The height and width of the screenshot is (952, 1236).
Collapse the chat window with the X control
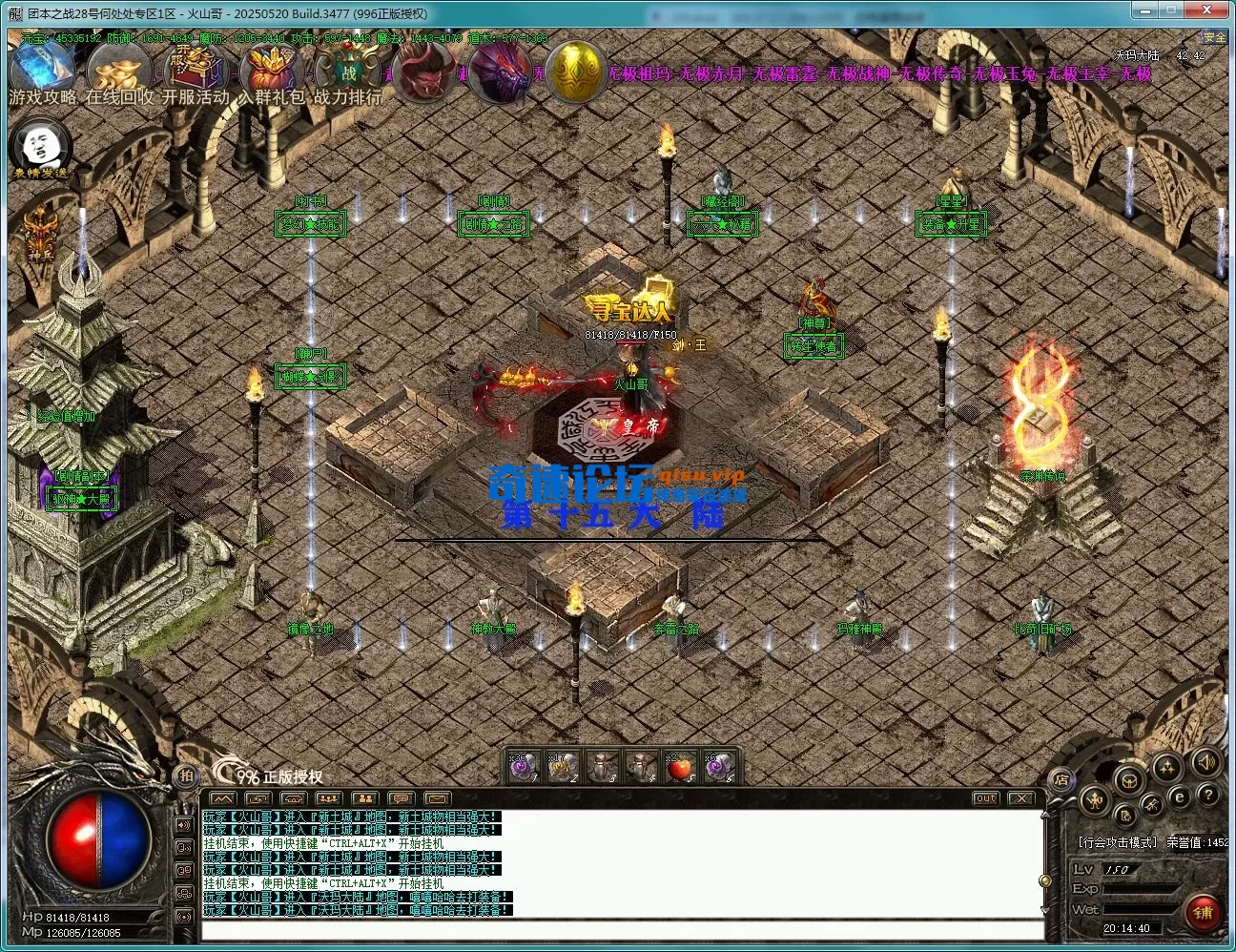coord(1023,798)
